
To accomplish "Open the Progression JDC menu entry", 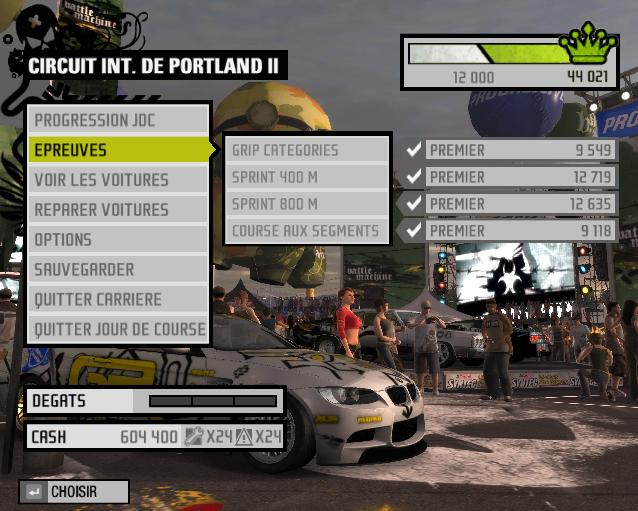I will [118, 120].
